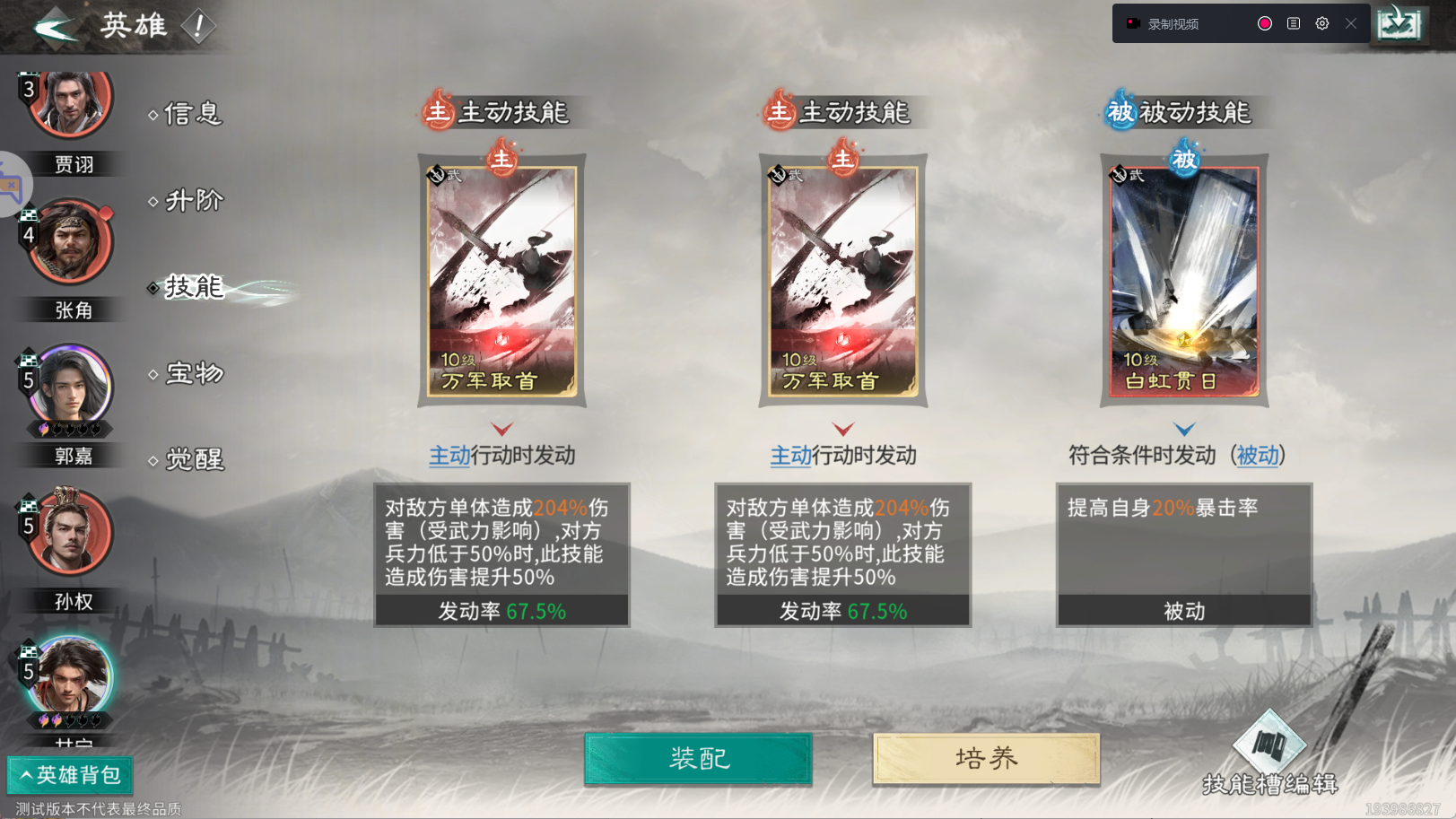Click the settings gear on the recording bar
The width and height of the screenshot is (1456, 819).
(x=1321, y=23)
